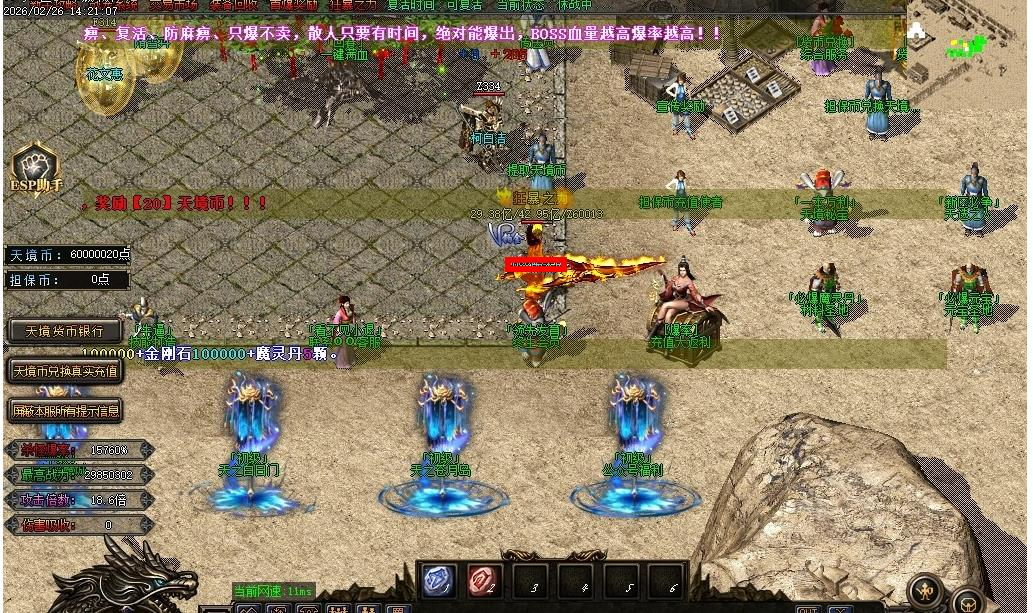The image size is (1033, 613).
Task: Toggle 屏蔽本服所有提示信息 button
Action: (x=65, y=410)
